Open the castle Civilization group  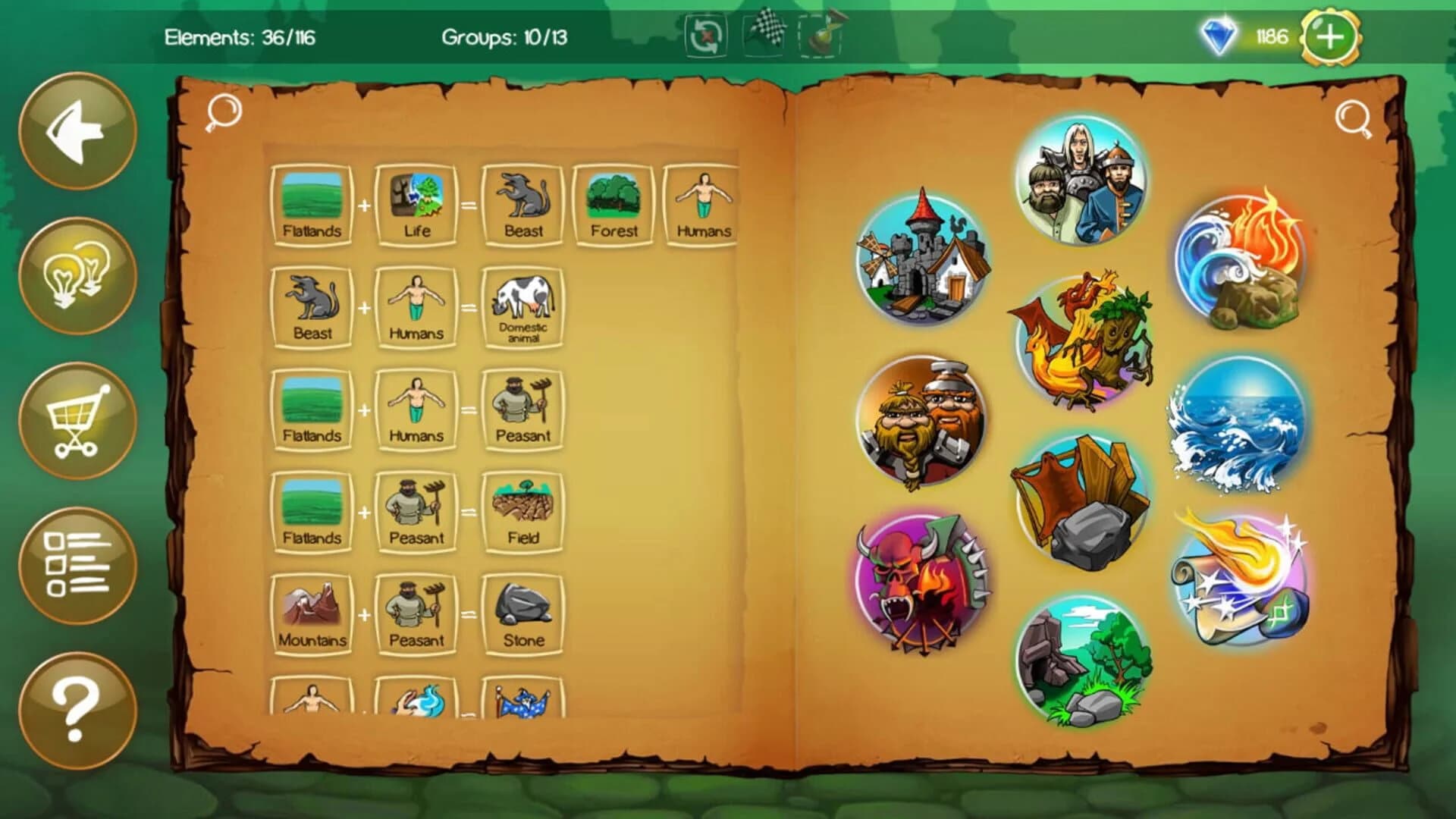pos(924,258)
